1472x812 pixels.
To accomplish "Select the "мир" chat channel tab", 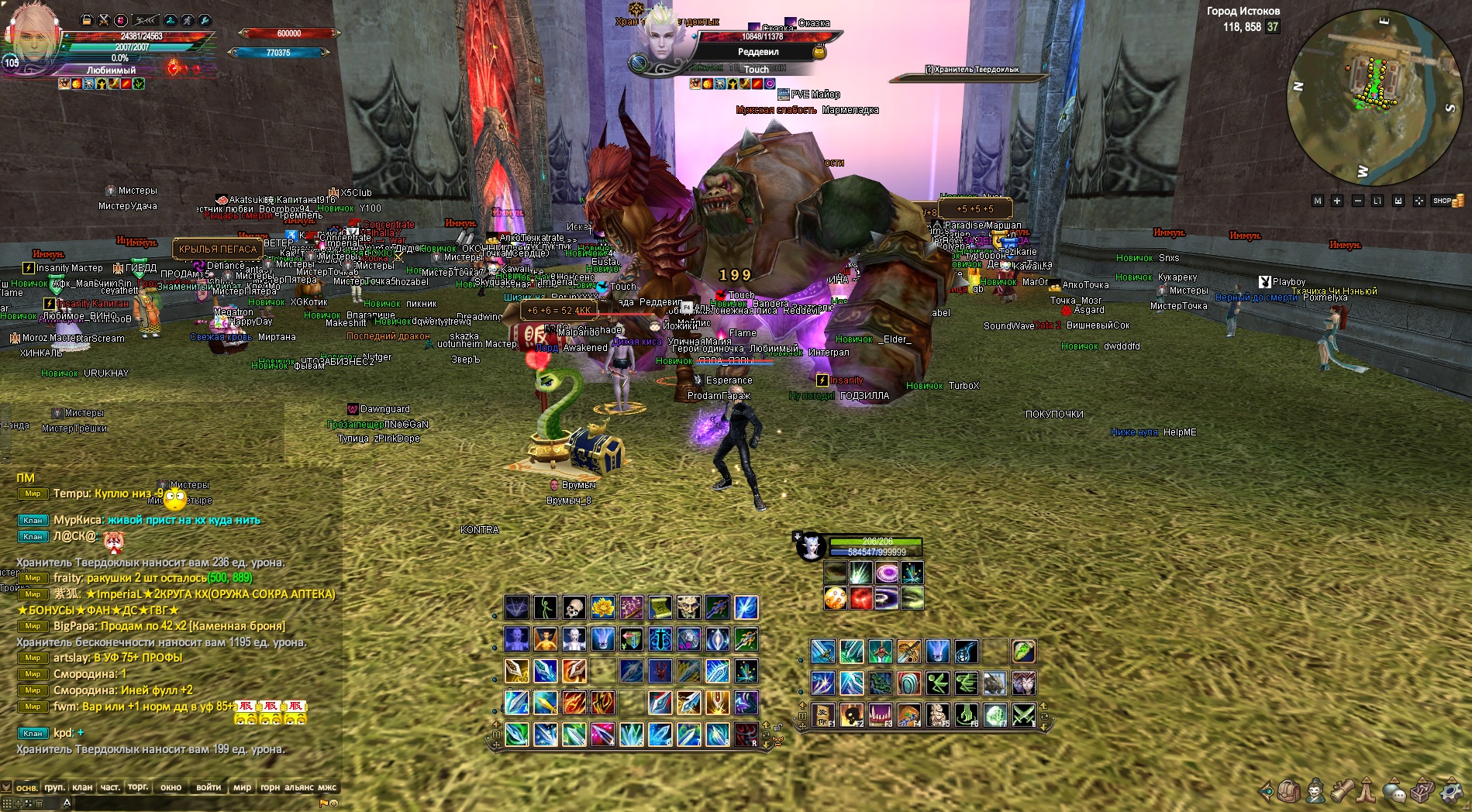I will (x=242, y=787).
